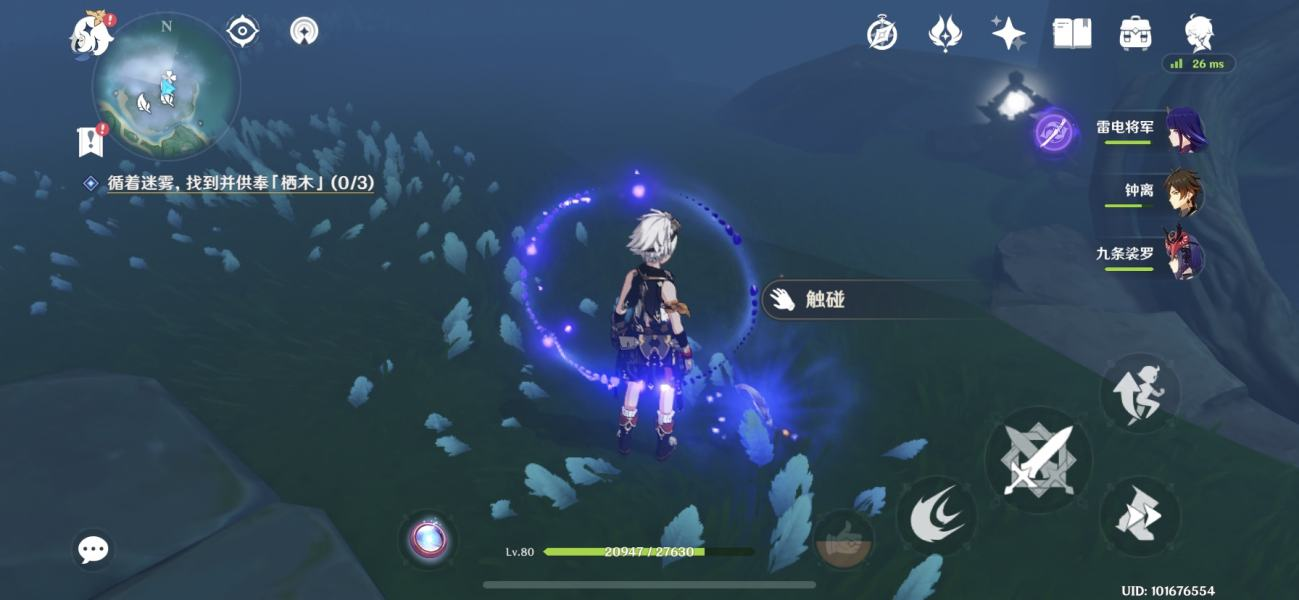
Task: Open the adventurer handbook book icon
Action: [x=1072, y=34]
